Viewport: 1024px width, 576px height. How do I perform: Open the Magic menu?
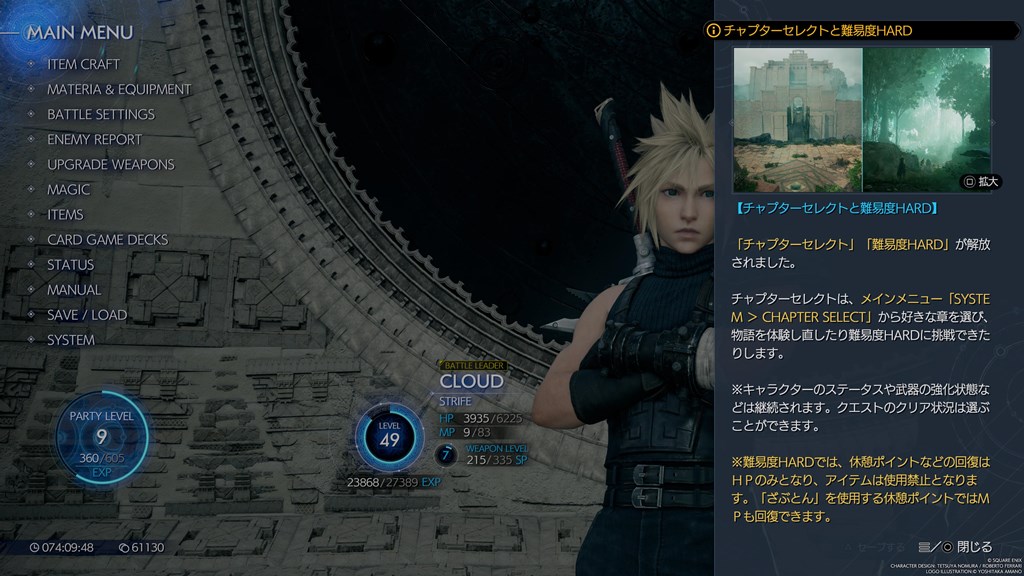pyautogui.click(x=68, y=189)
